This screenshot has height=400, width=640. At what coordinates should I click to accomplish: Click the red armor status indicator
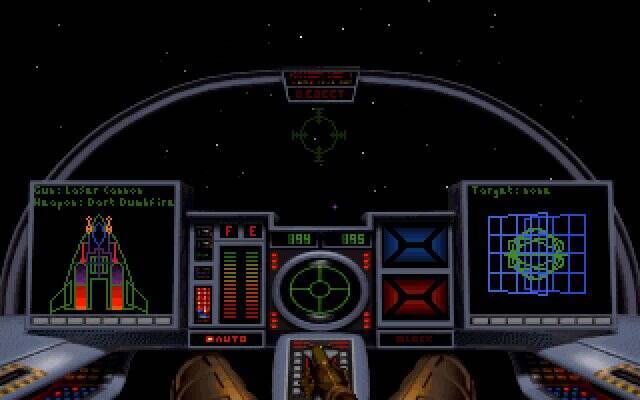[x=414, y=297]
